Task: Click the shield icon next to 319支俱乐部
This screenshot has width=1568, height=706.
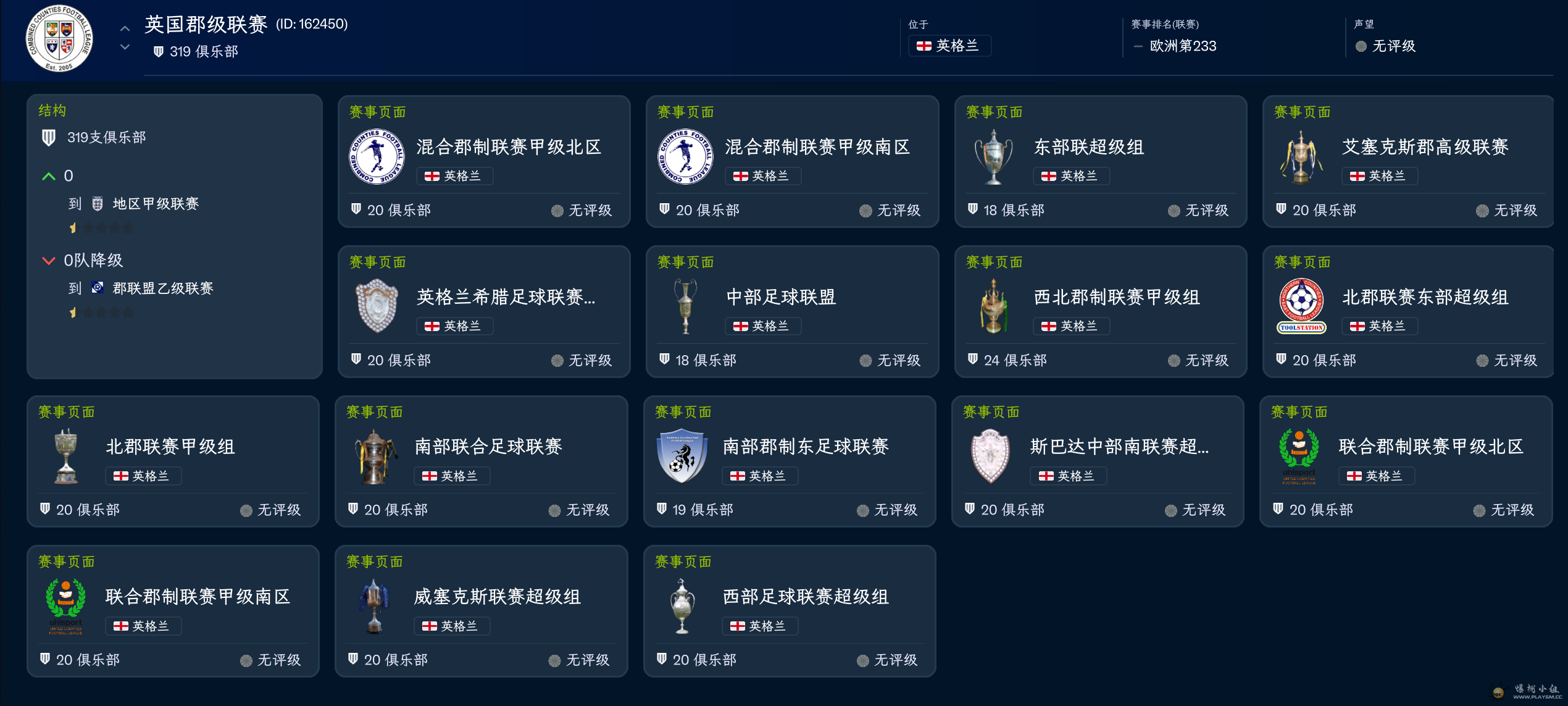Action: point(49,137)
